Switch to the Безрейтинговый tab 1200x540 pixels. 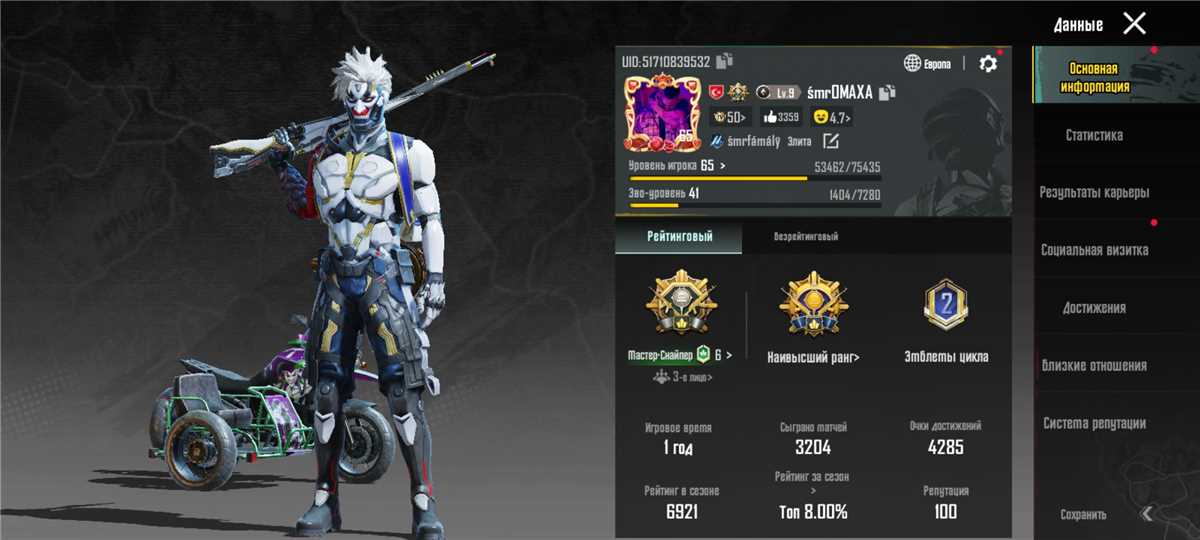[805, 237]
